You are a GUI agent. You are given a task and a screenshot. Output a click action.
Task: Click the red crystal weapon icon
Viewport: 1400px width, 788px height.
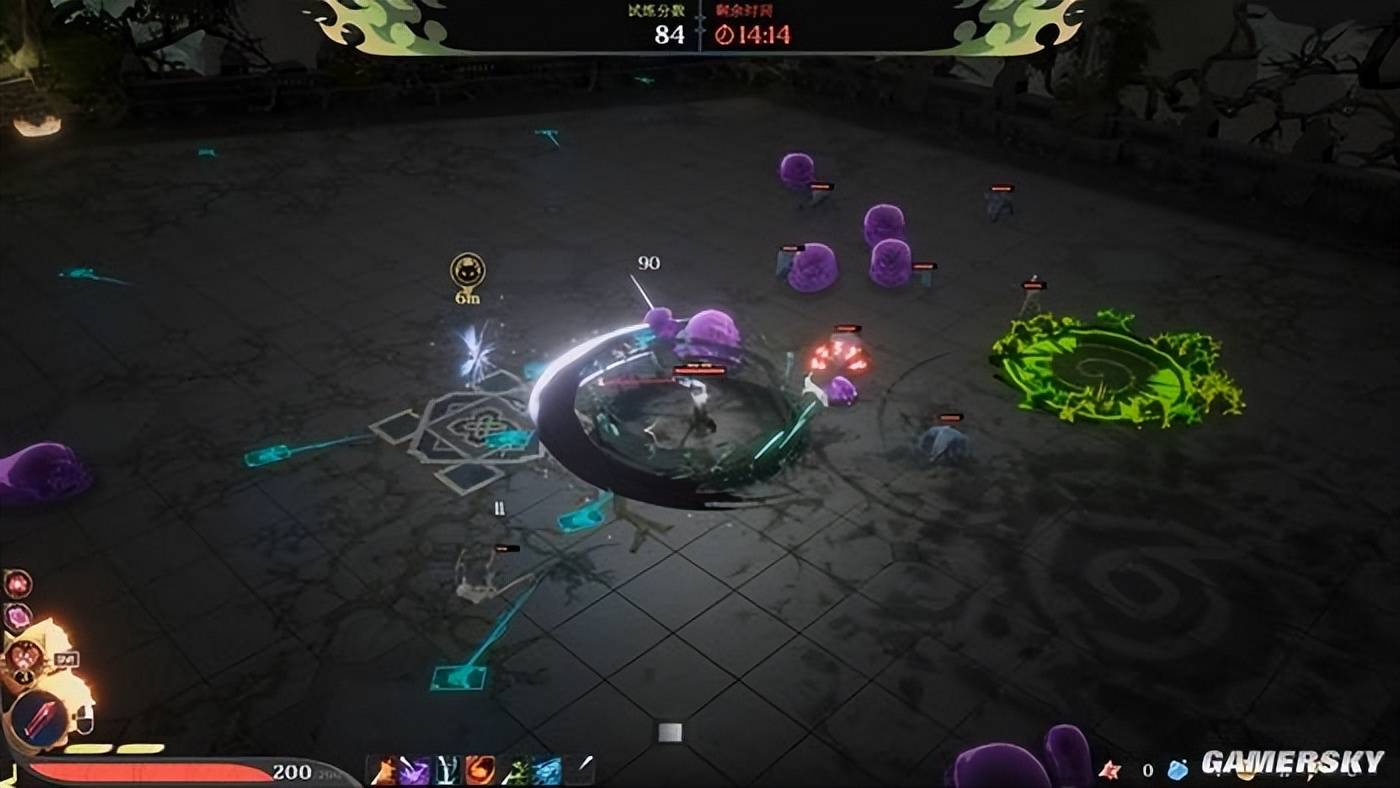pos(39,719)
